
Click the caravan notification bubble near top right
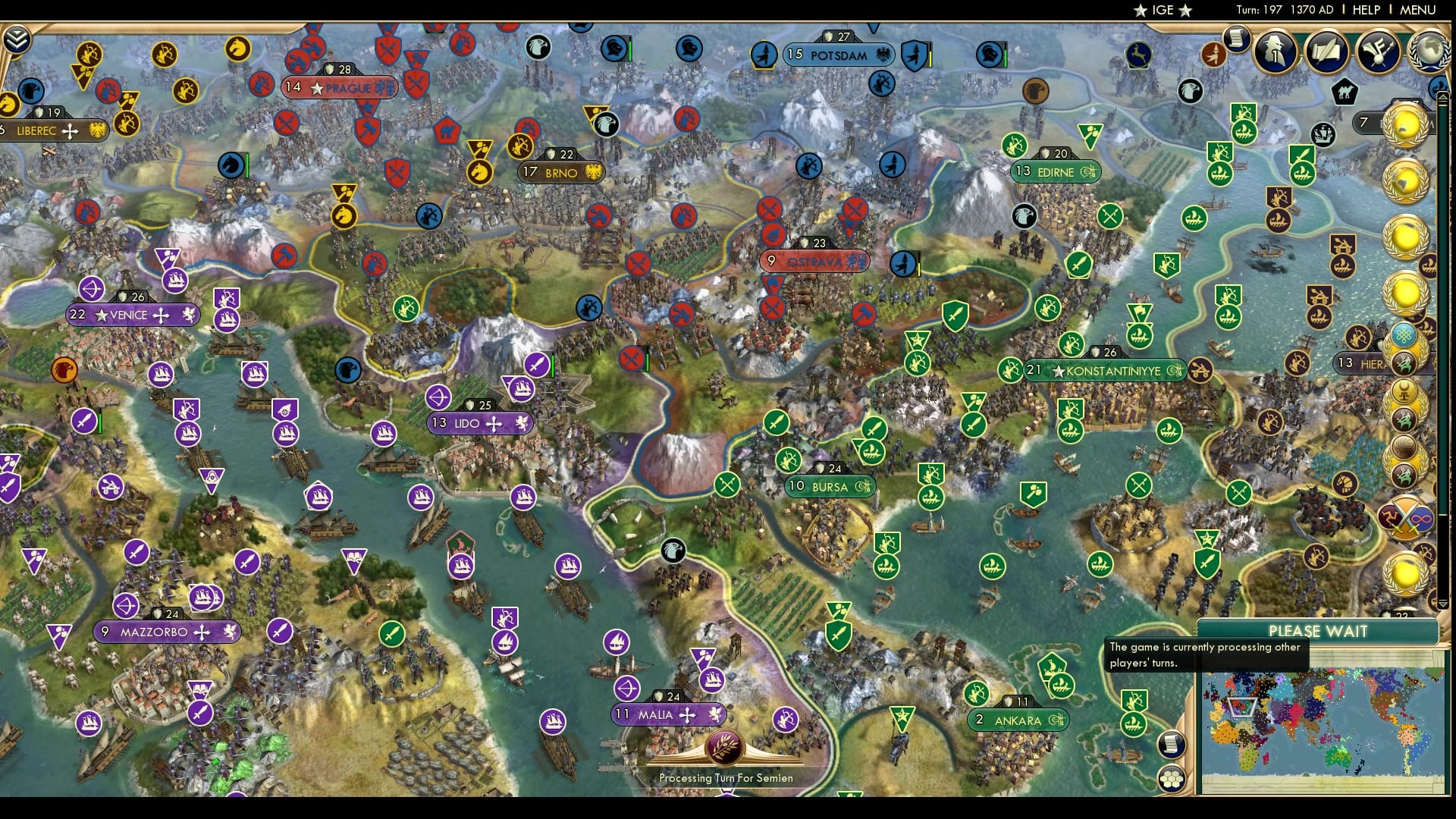pyautogui.click(x=1345, y=93)
